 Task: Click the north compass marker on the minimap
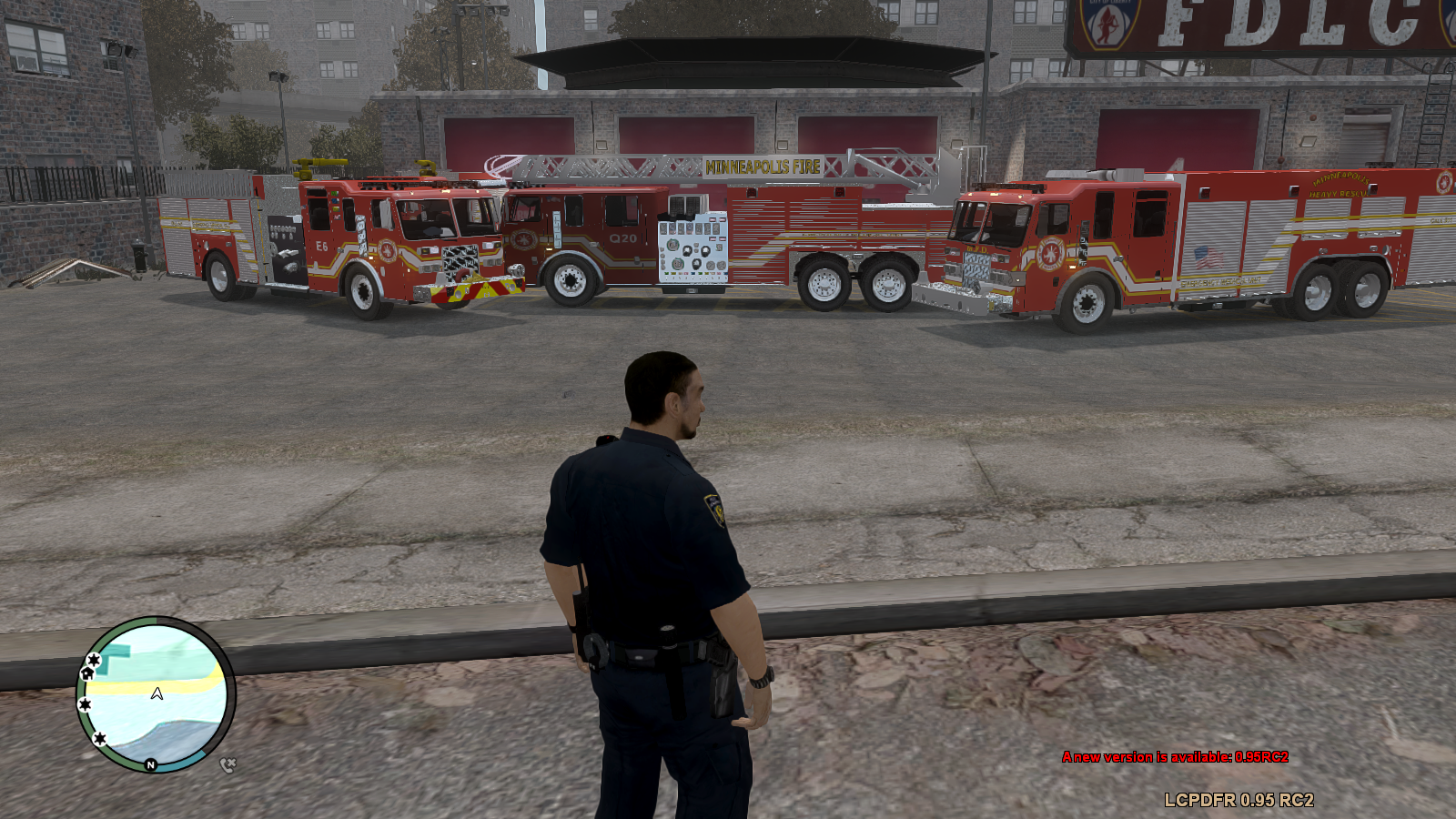coord(151,765)
